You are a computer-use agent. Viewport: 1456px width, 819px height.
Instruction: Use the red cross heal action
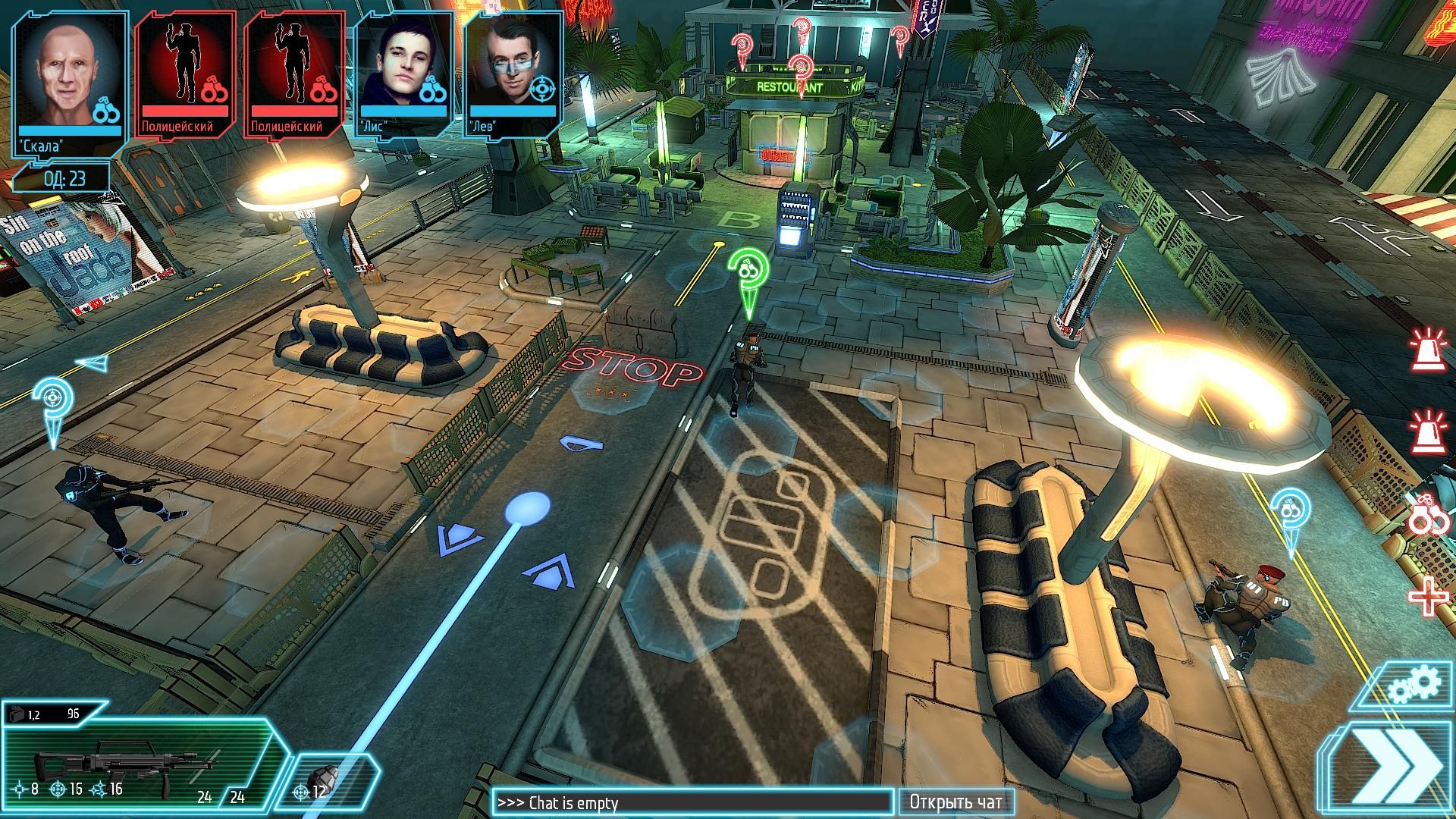[1427, 597]
